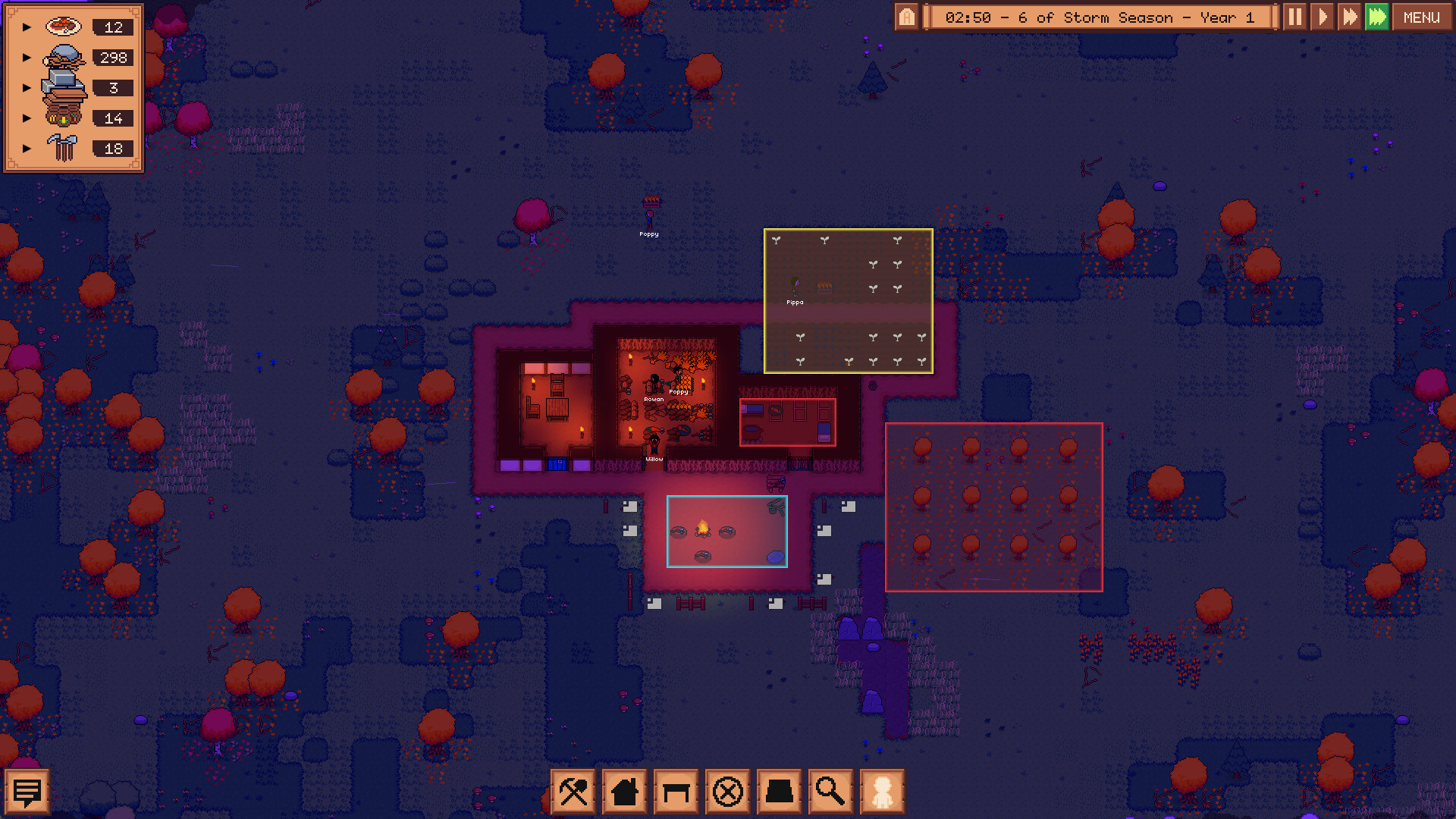This screenshot has height=819, width=1456.
Task: Open the zones tool in the bottom toolbar
Action: [x=778, y=791]
